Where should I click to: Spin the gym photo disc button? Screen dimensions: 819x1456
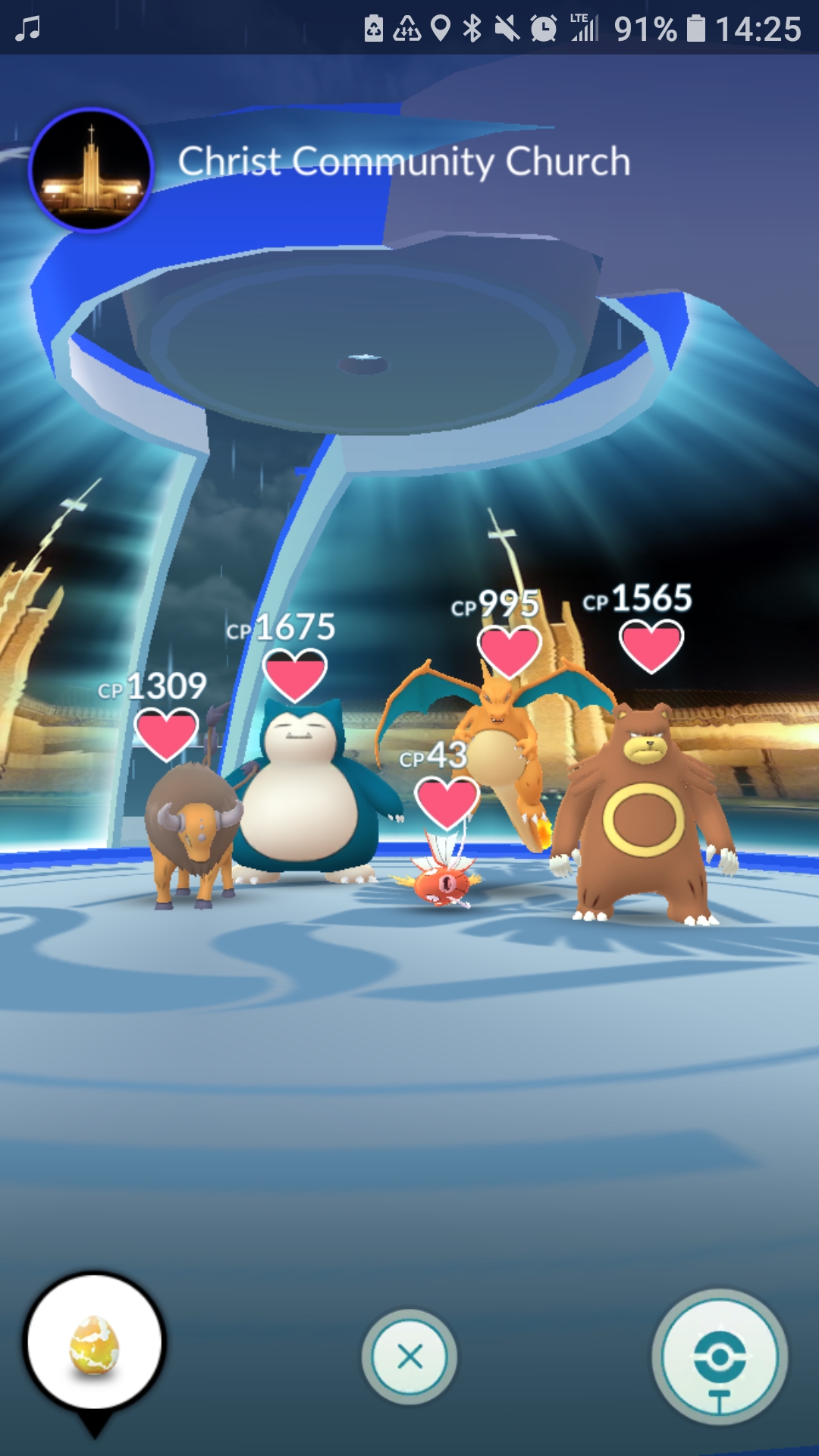coord(719,1356)
